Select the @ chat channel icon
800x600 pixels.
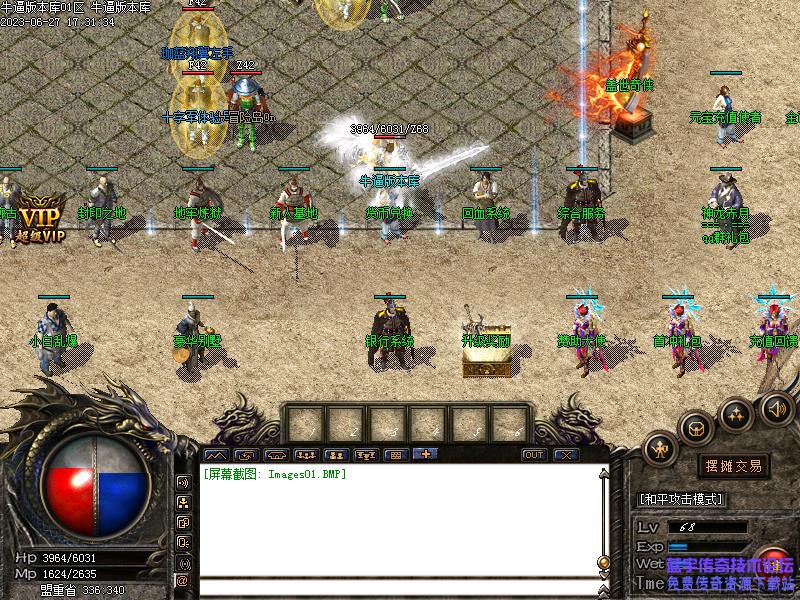coord(183,580)
